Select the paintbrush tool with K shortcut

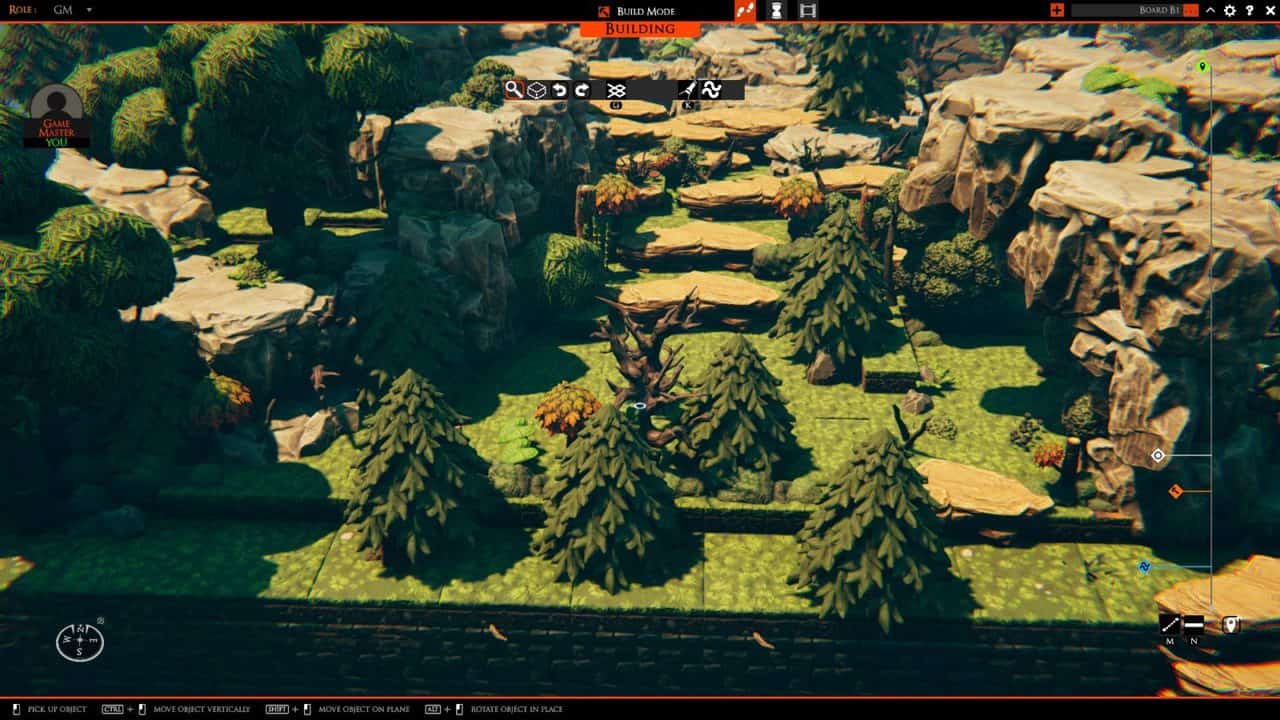coord(690,89)
